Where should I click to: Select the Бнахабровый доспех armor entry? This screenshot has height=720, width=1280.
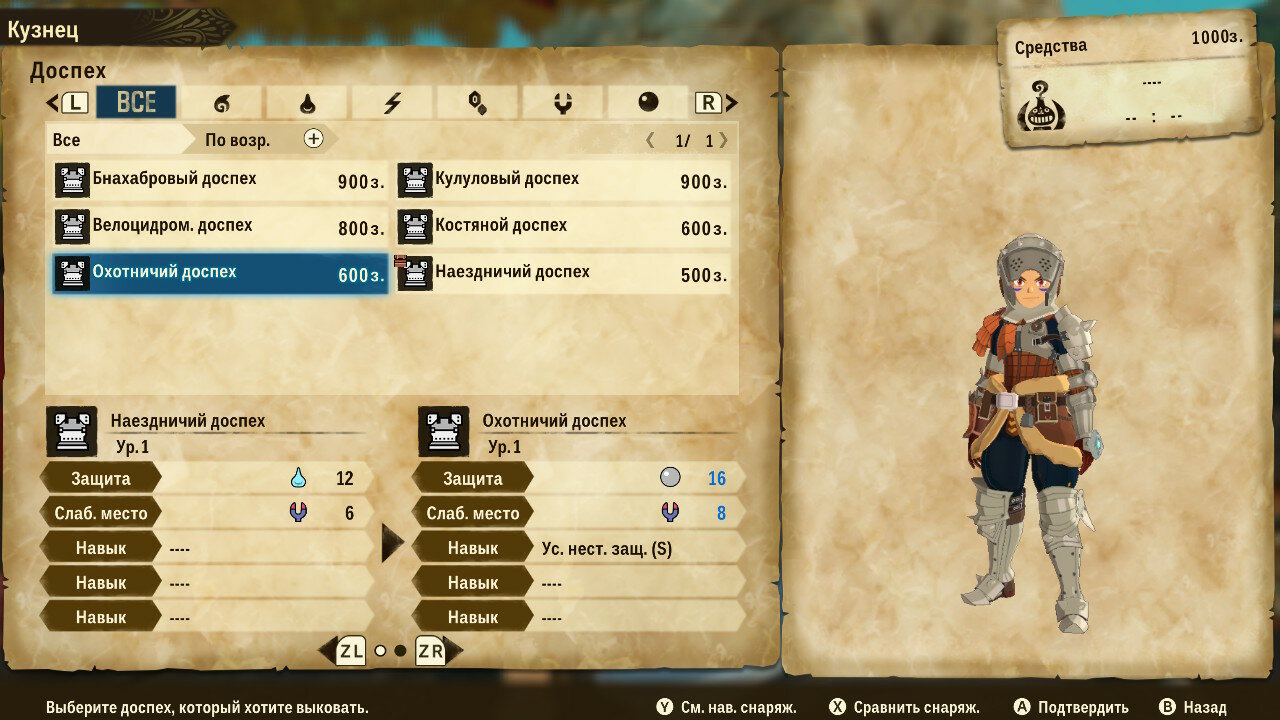click(x=220, y=181)
